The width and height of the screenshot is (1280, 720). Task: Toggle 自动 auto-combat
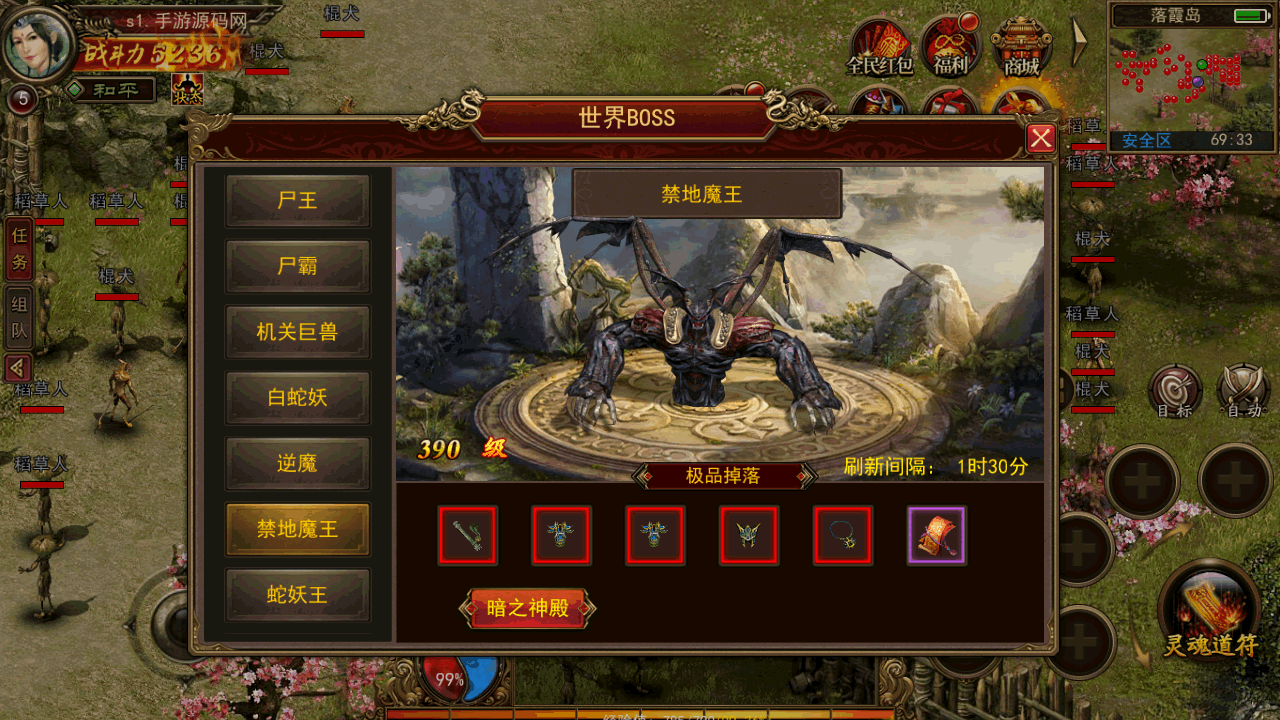point(1243,392)
